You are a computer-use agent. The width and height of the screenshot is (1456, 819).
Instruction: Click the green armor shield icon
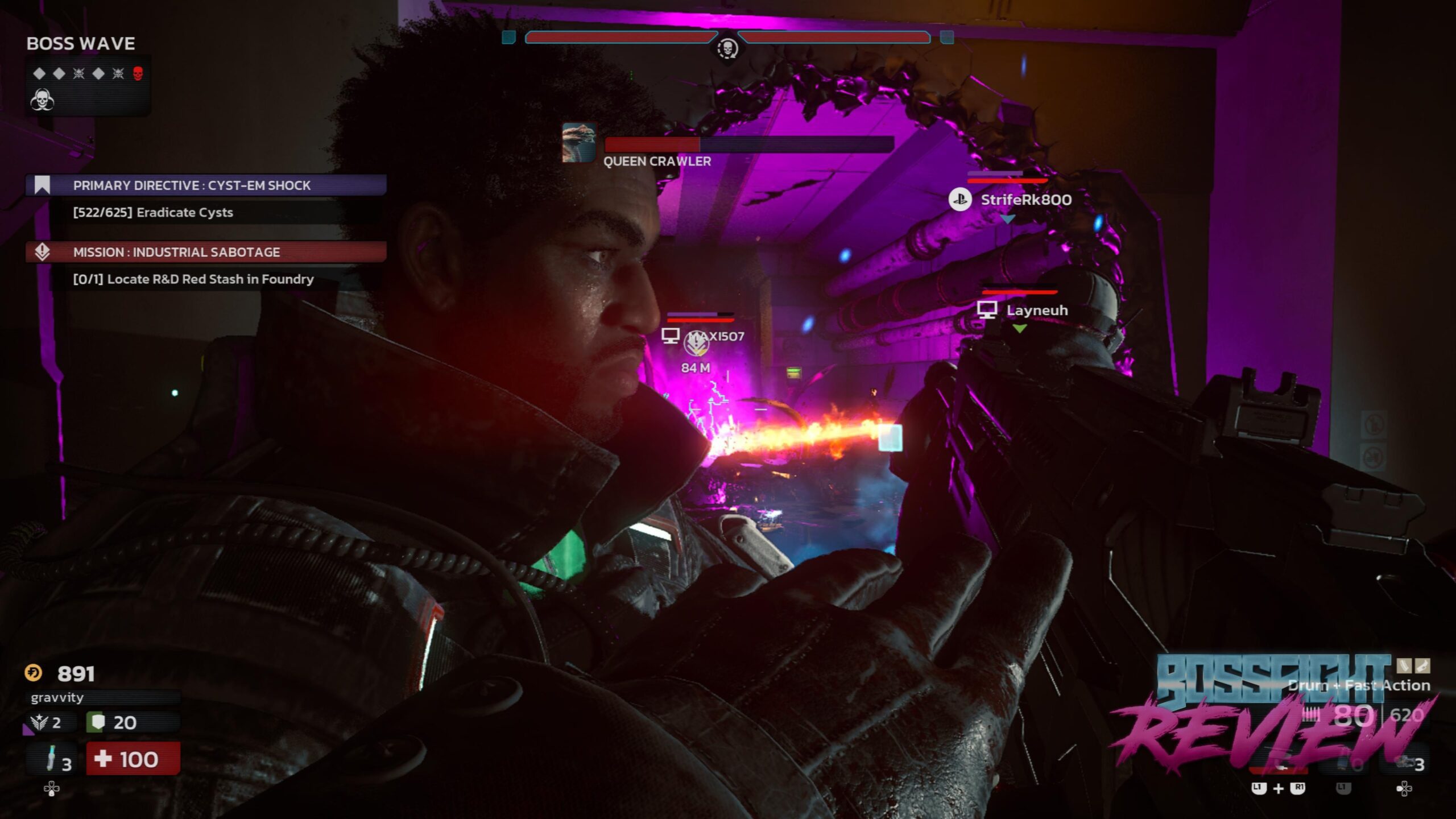(98, 722)
